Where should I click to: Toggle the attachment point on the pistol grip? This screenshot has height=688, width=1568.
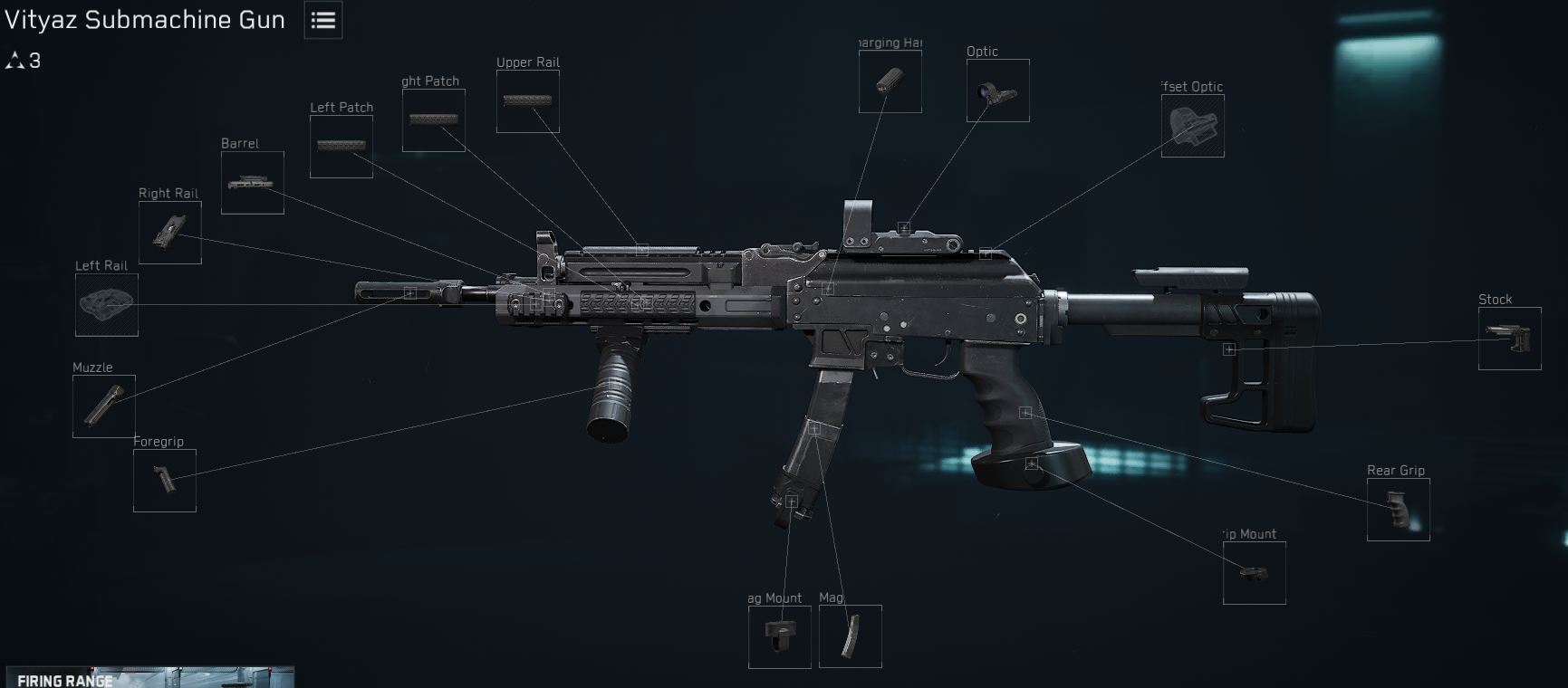[1024, 414]
